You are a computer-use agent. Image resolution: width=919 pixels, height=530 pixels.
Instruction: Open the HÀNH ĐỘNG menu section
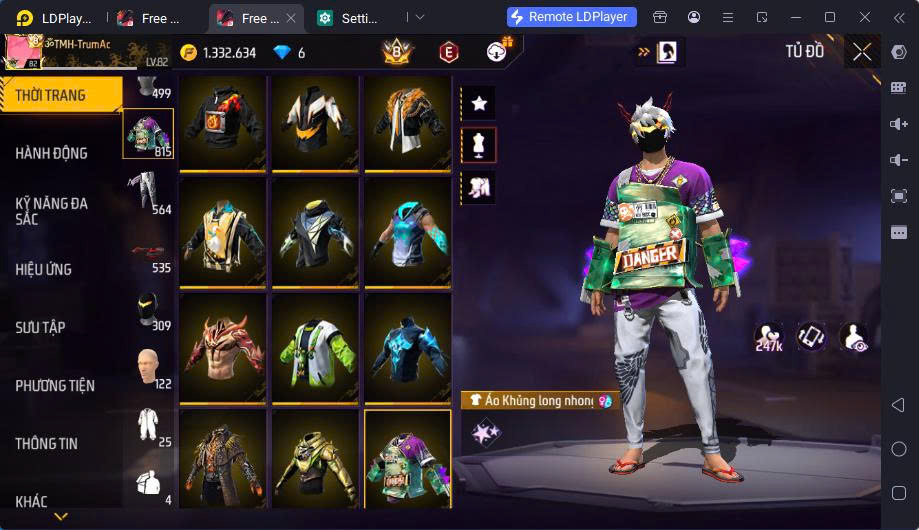pyautogui.click(x=51, y=153)
